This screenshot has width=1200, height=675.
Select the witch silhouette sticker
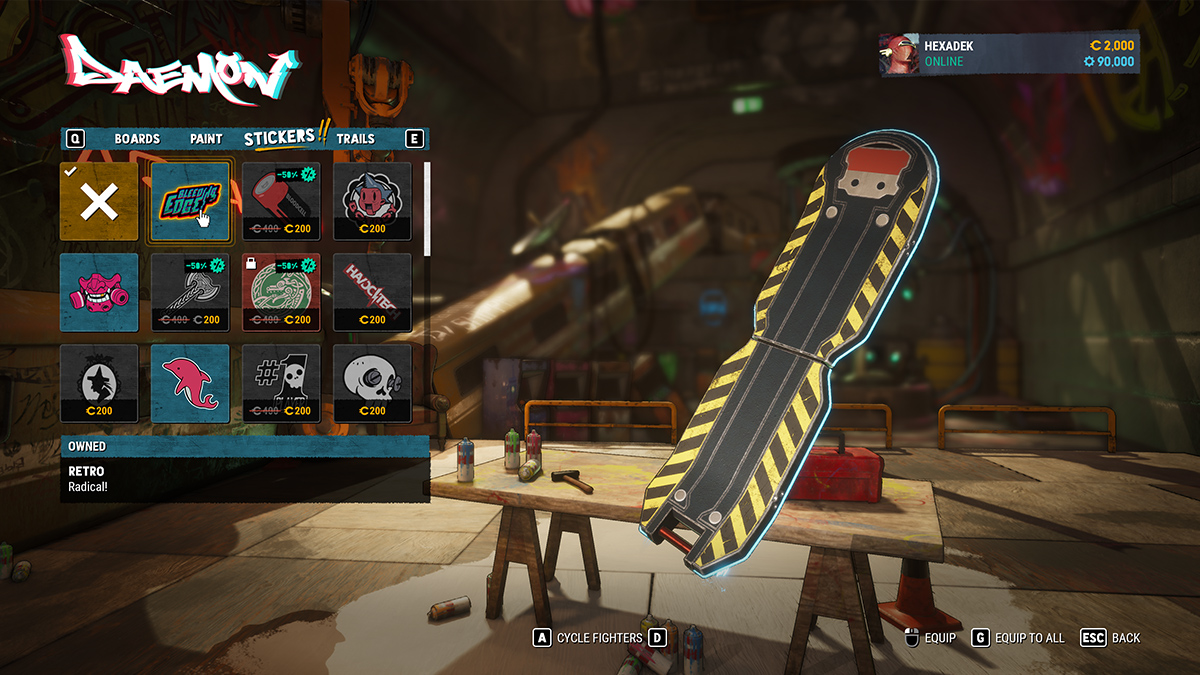pos(99,383)
